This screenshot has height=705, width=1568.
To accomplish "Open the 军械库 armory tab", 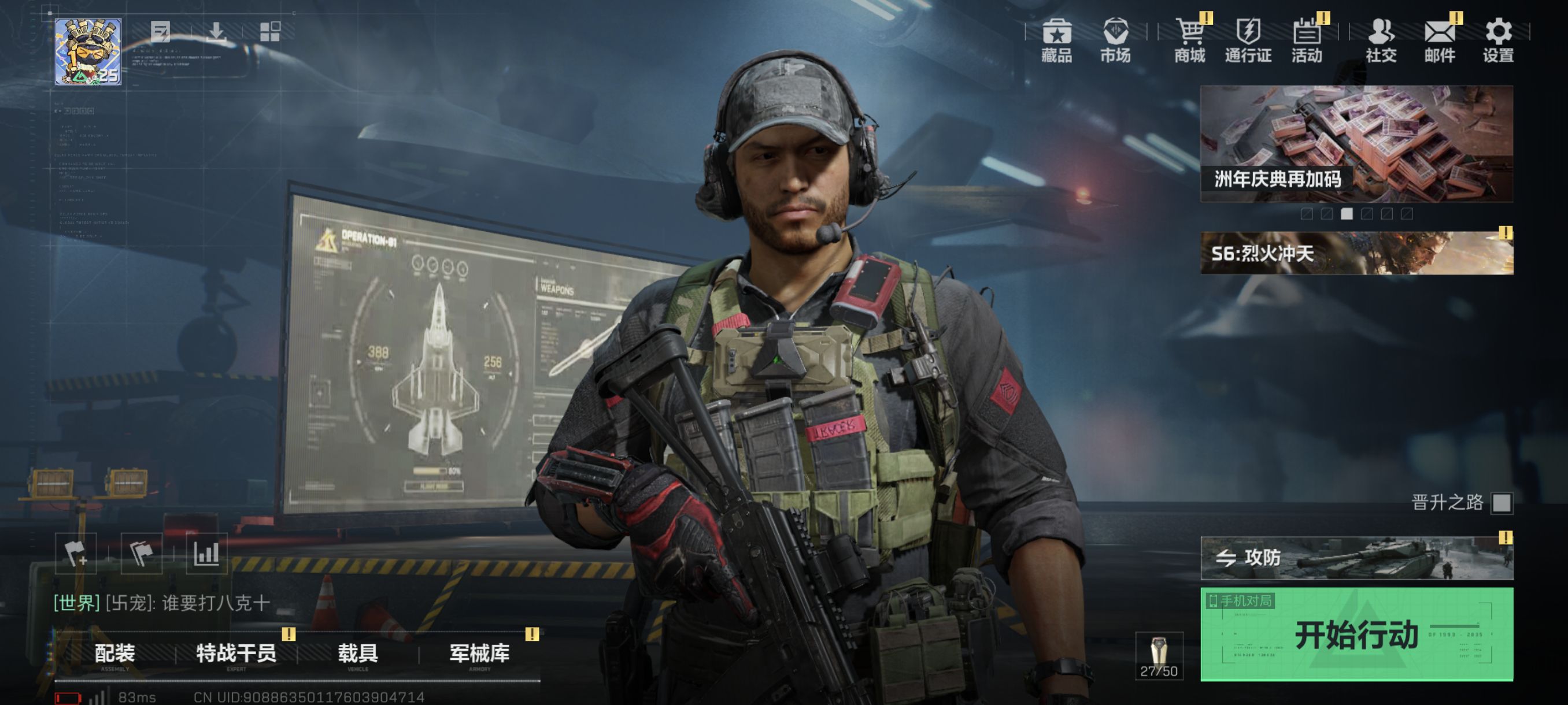I will pyautogui.click(x=480, y=654).
